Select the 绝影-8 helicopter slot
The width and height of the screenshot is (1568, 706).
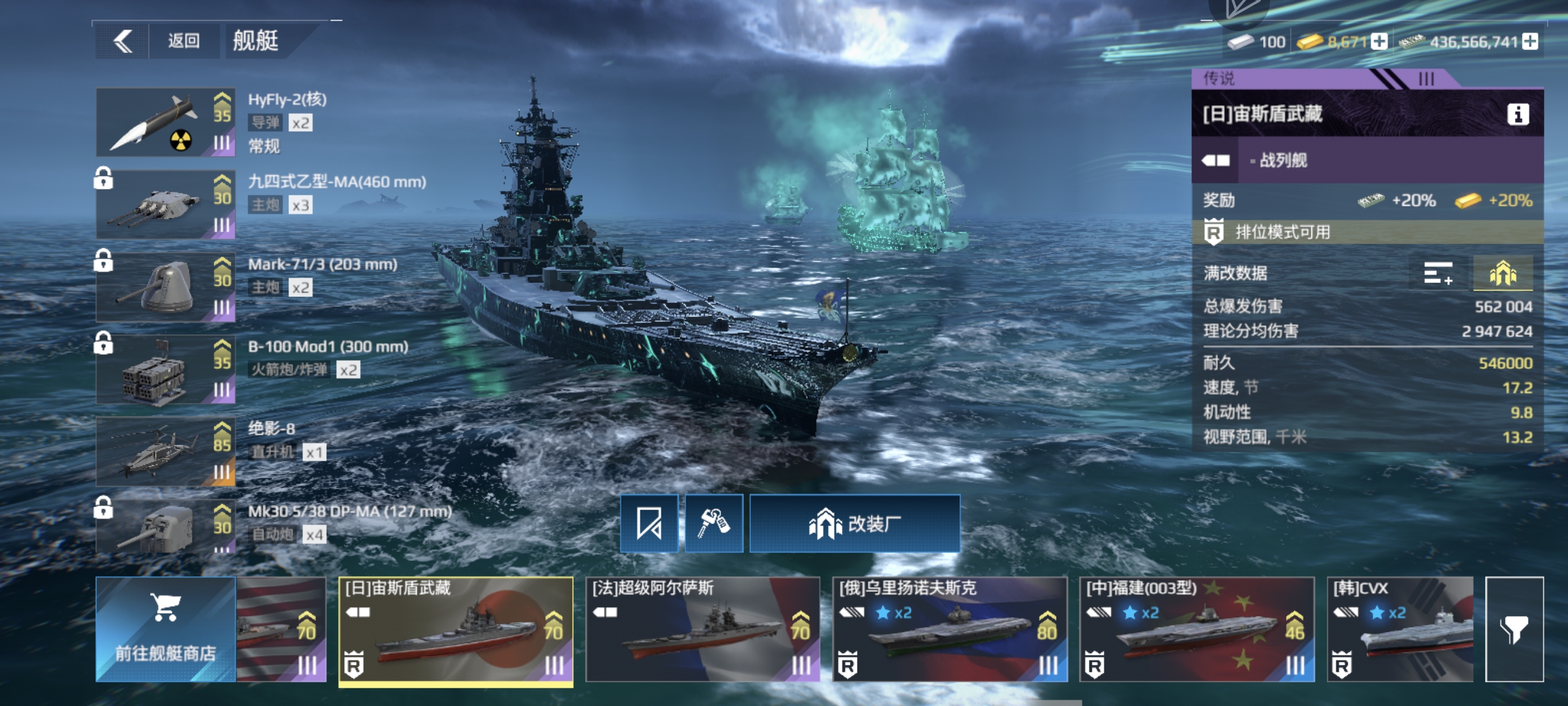pos(165,452)
